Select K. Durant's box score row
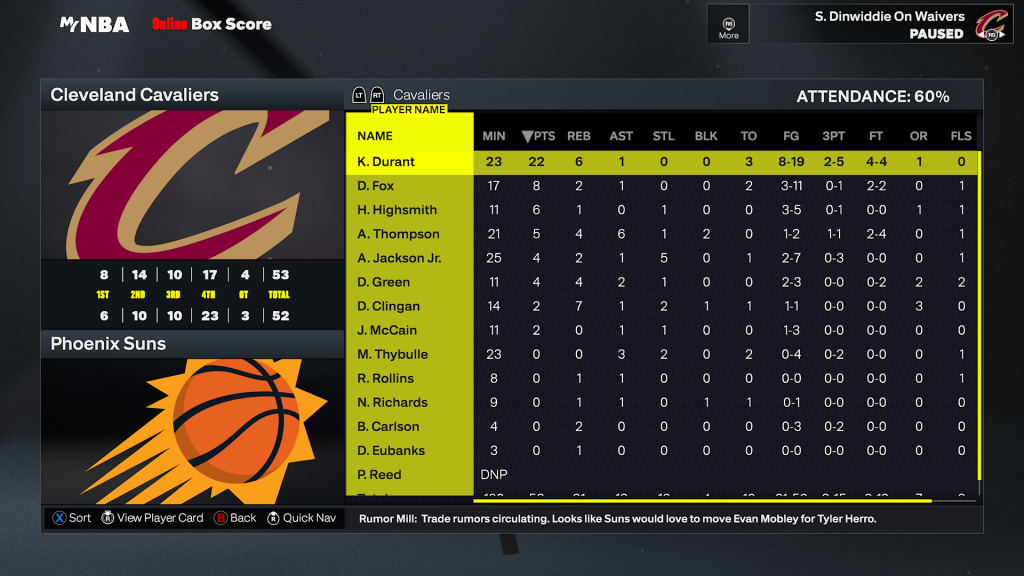Viewport: 1024px width, 576px height. pos(386,162)
